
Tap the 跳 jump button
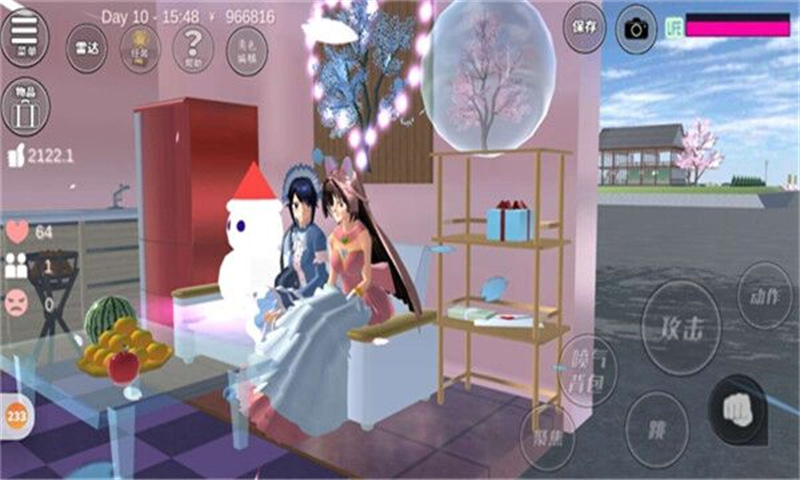pos(657,429)
